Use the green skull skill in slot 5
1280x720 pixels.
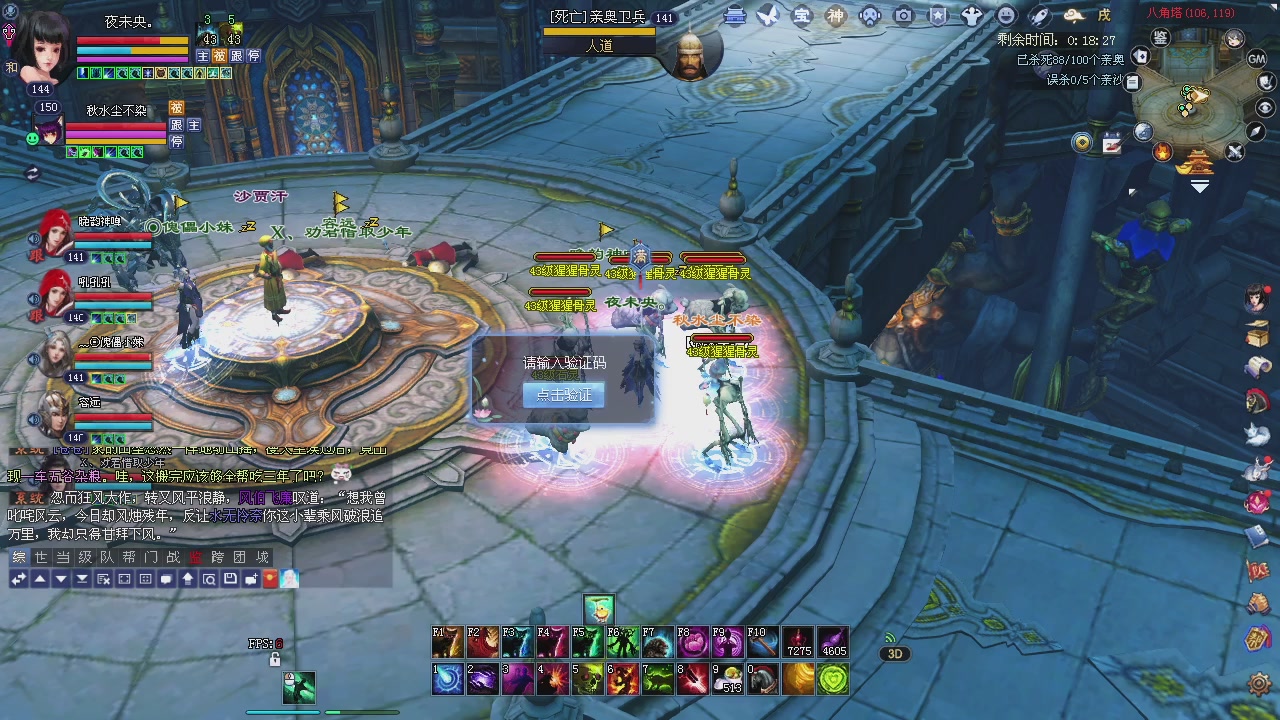(x=587, y=679)
